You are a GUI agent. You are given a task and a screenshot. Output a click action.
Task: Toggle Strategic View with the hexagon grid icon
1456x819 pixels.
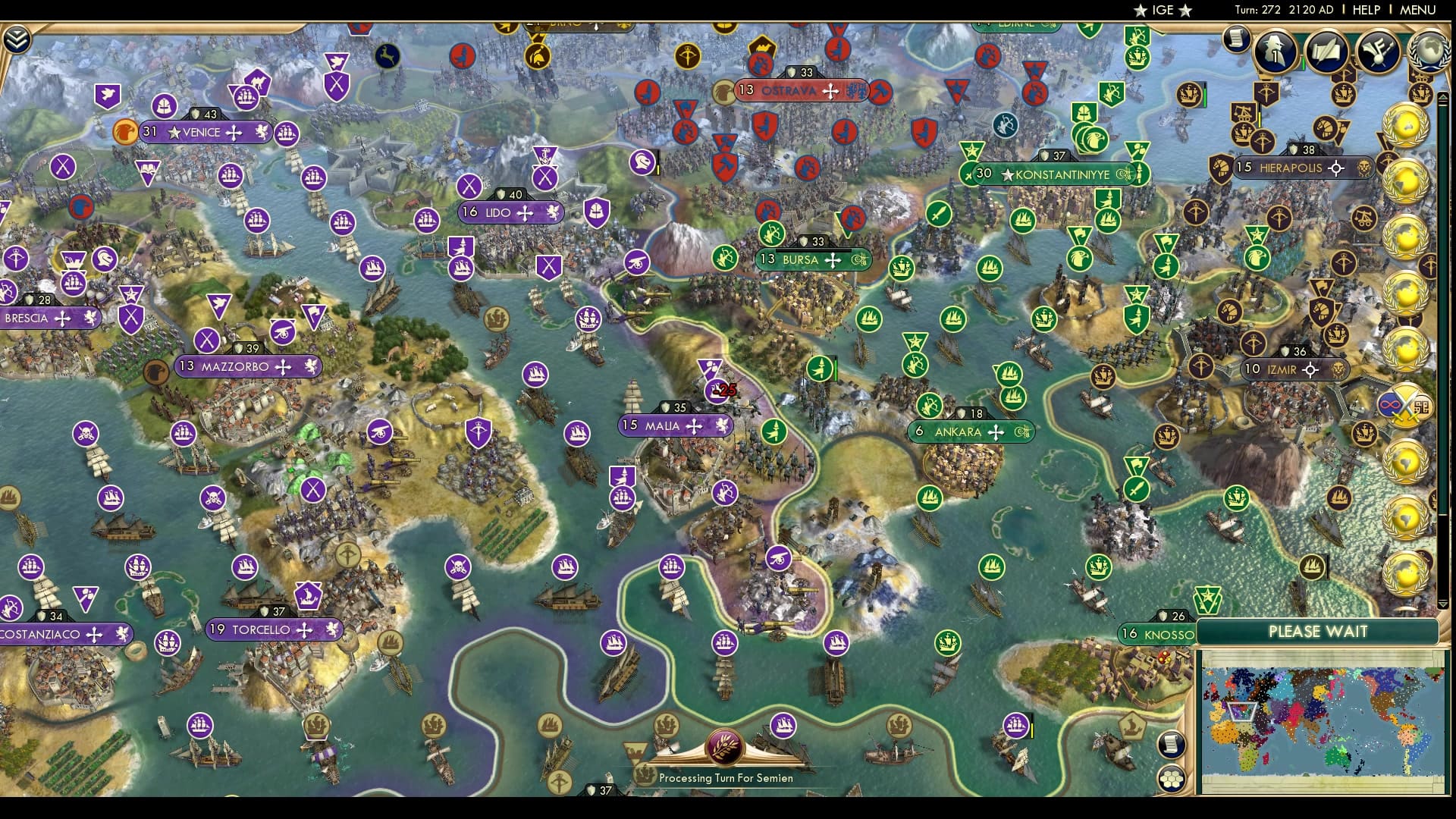(x=1171, y=777)
